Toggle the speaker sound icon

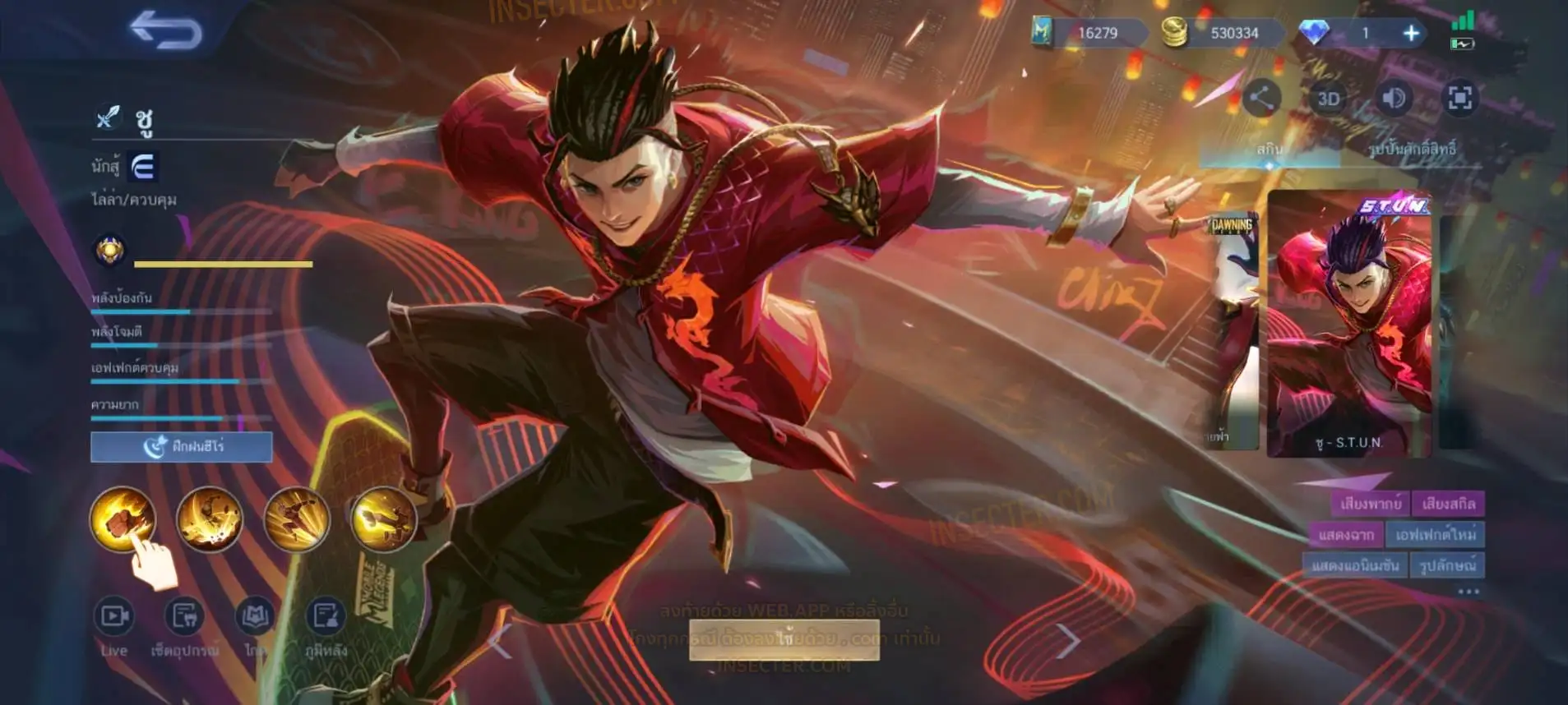tap(1394, 99)
